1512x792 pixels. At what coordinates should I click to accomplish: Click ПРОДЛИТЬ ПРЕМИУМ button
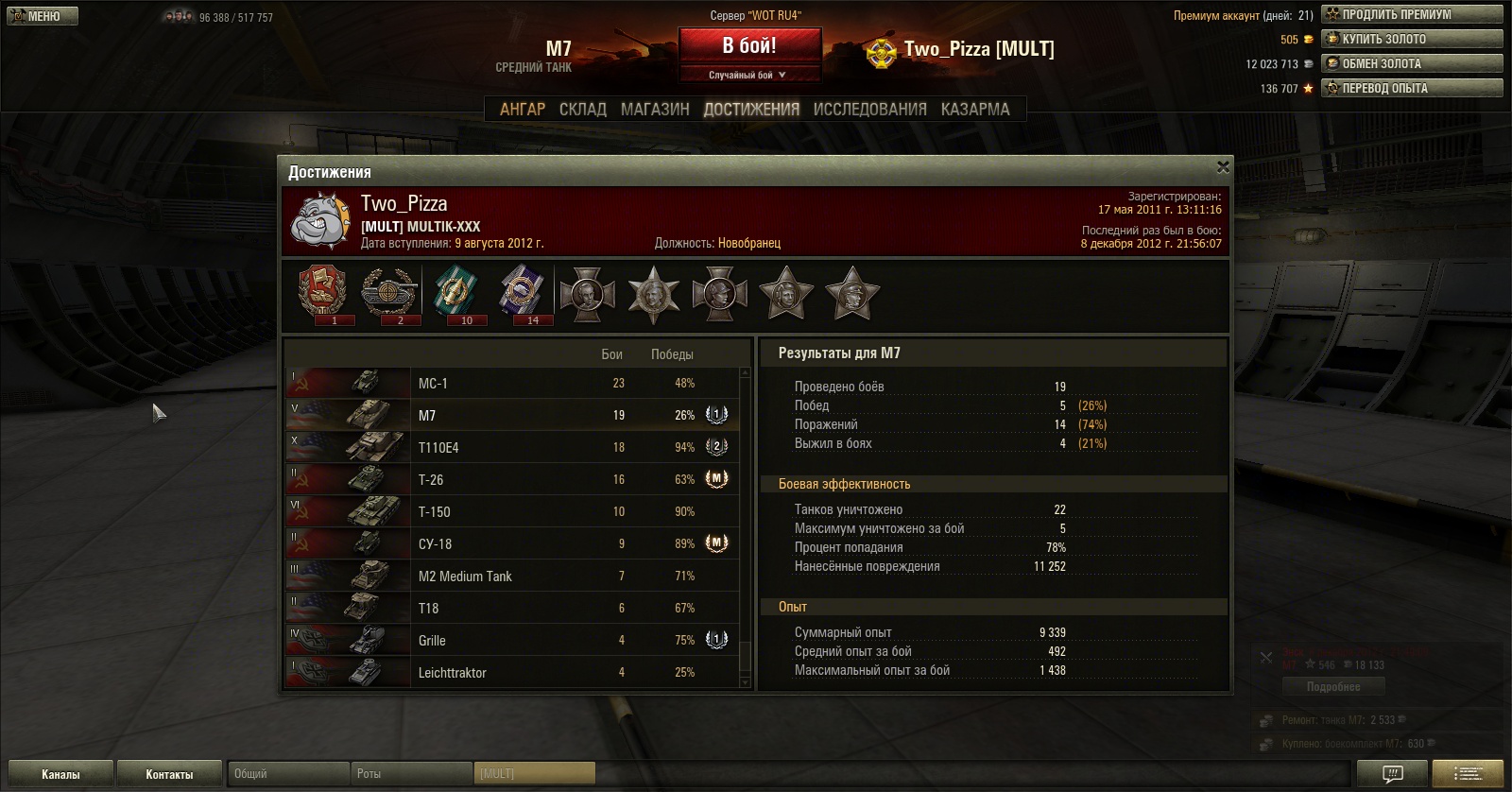(x=1411, y=14)
